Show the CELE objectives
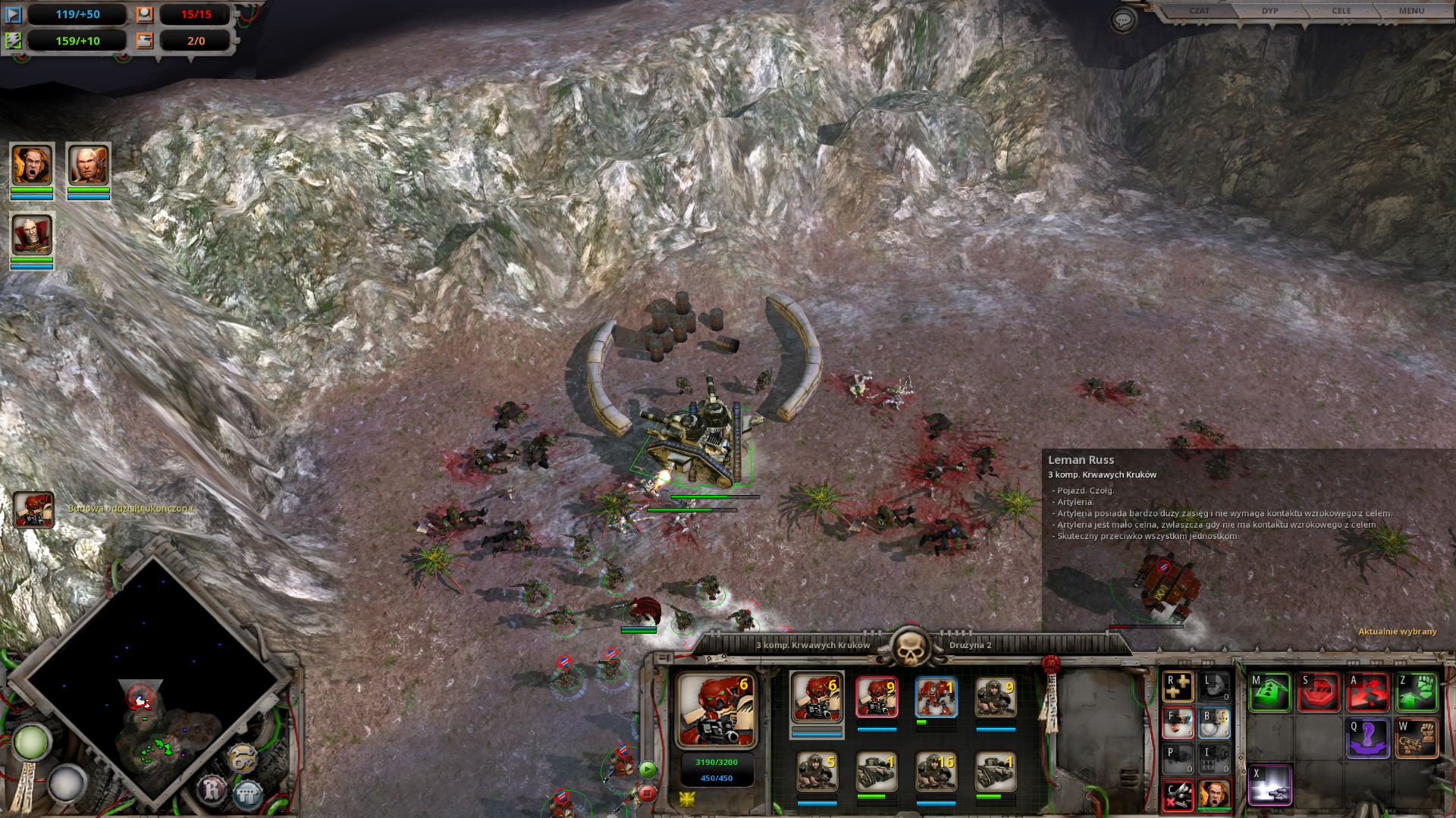Screen dimensions: 1456x818 [x=1341, y=11]
